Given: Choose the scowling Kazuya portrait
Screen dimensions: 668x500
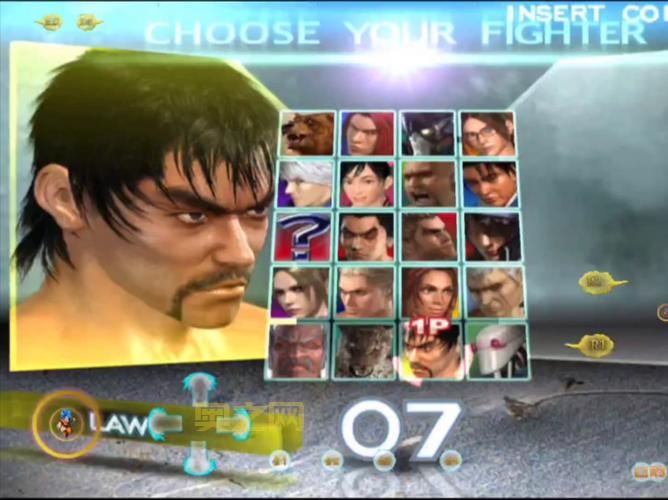Looking at the screenshot, I should click(x=366, y=236).
